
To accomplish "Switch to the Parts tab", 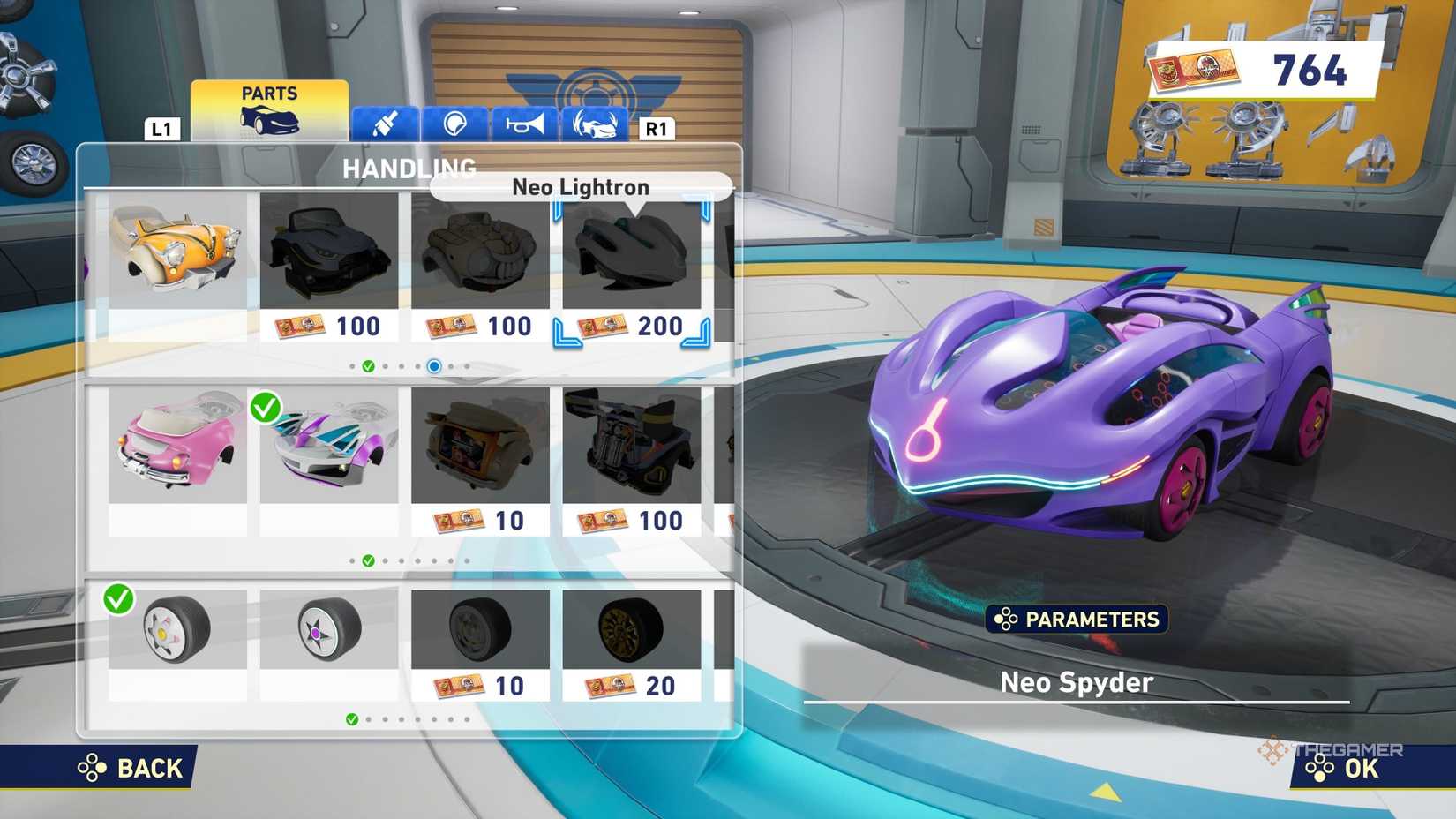I will 269,110.
